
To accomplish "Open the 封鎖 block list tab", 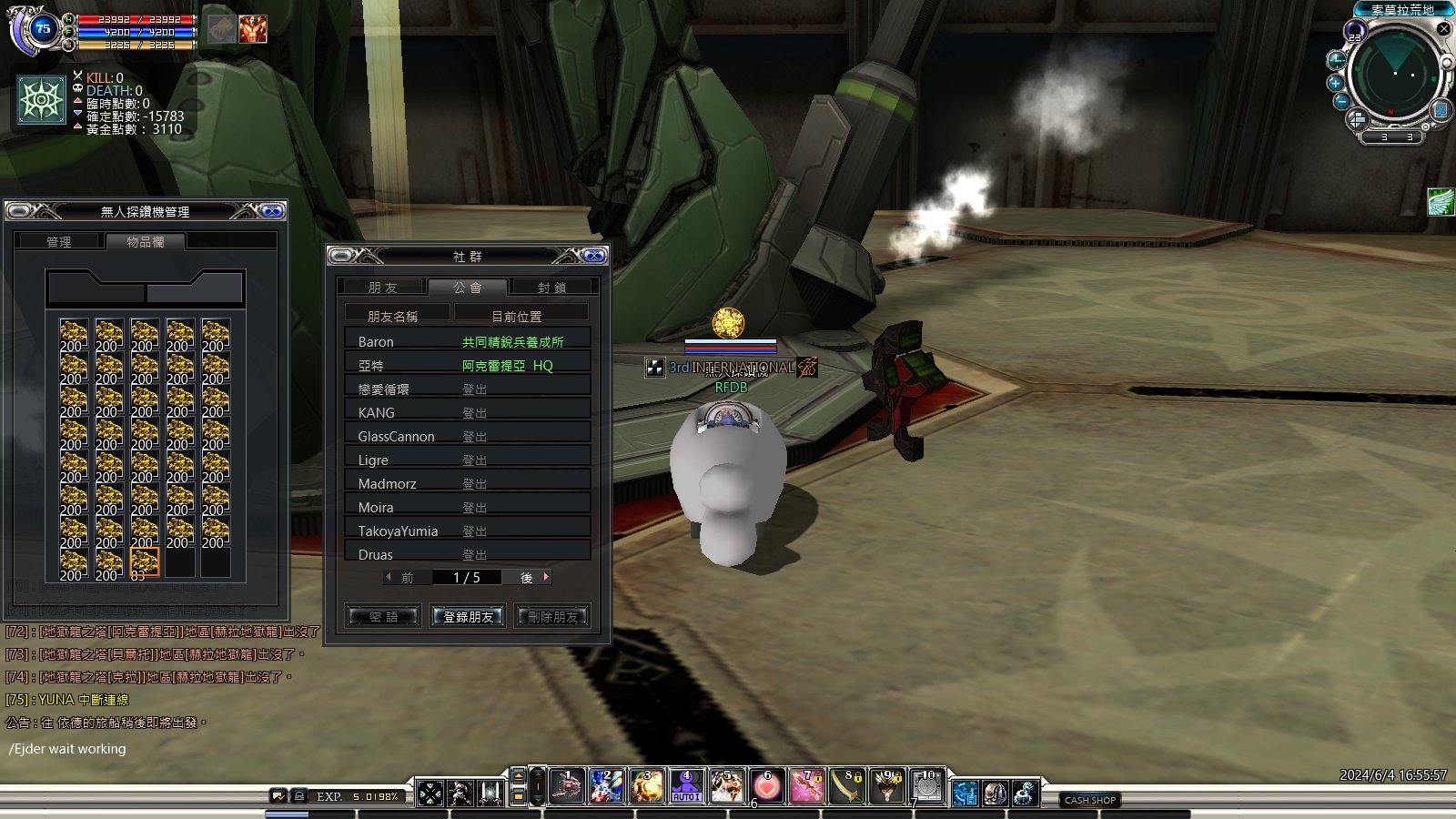I will 552,288.
